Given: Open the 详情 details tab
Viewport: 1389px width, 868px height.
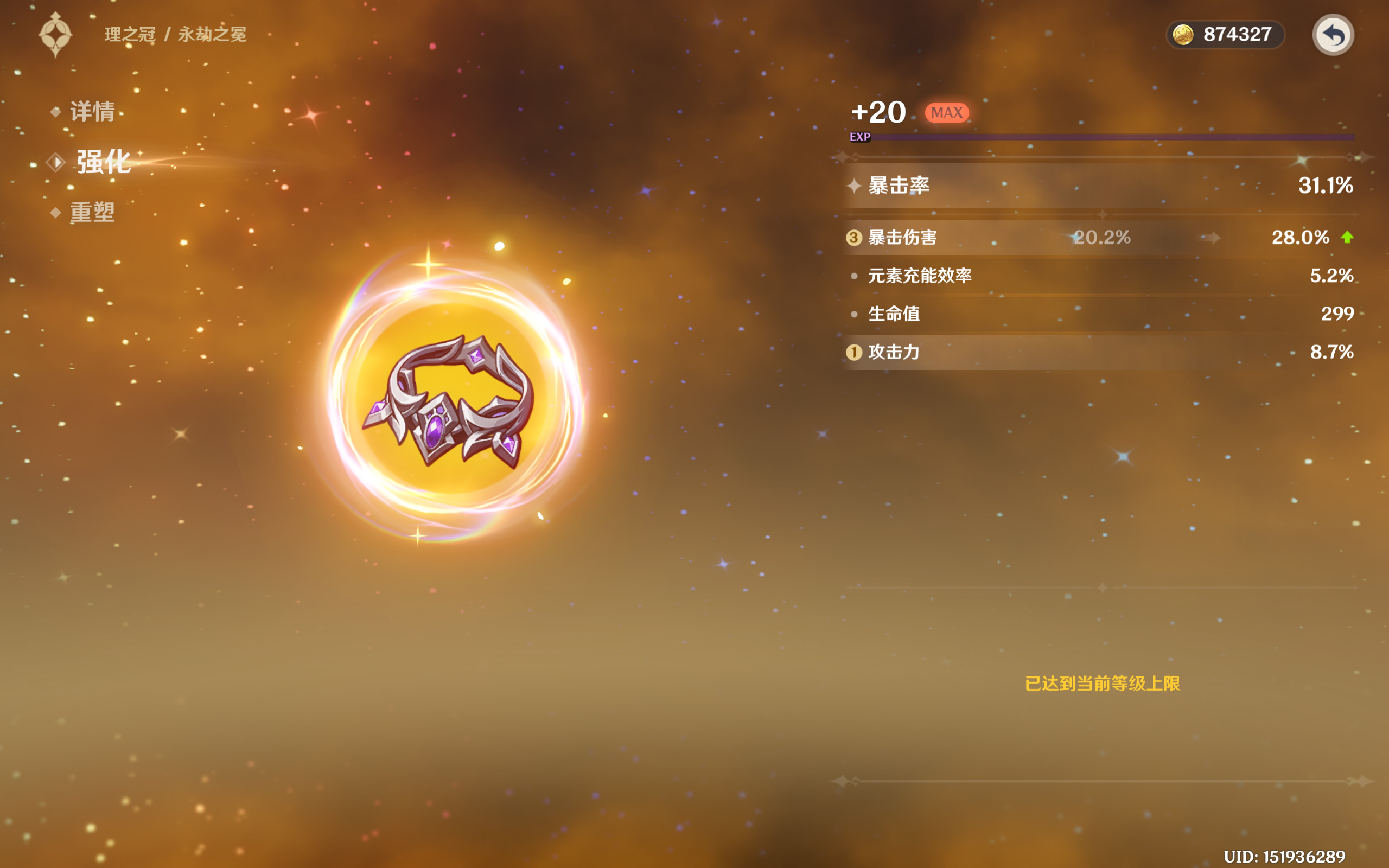Looking at the screenshot, I should pyautogui.click(x=92, y=111).
